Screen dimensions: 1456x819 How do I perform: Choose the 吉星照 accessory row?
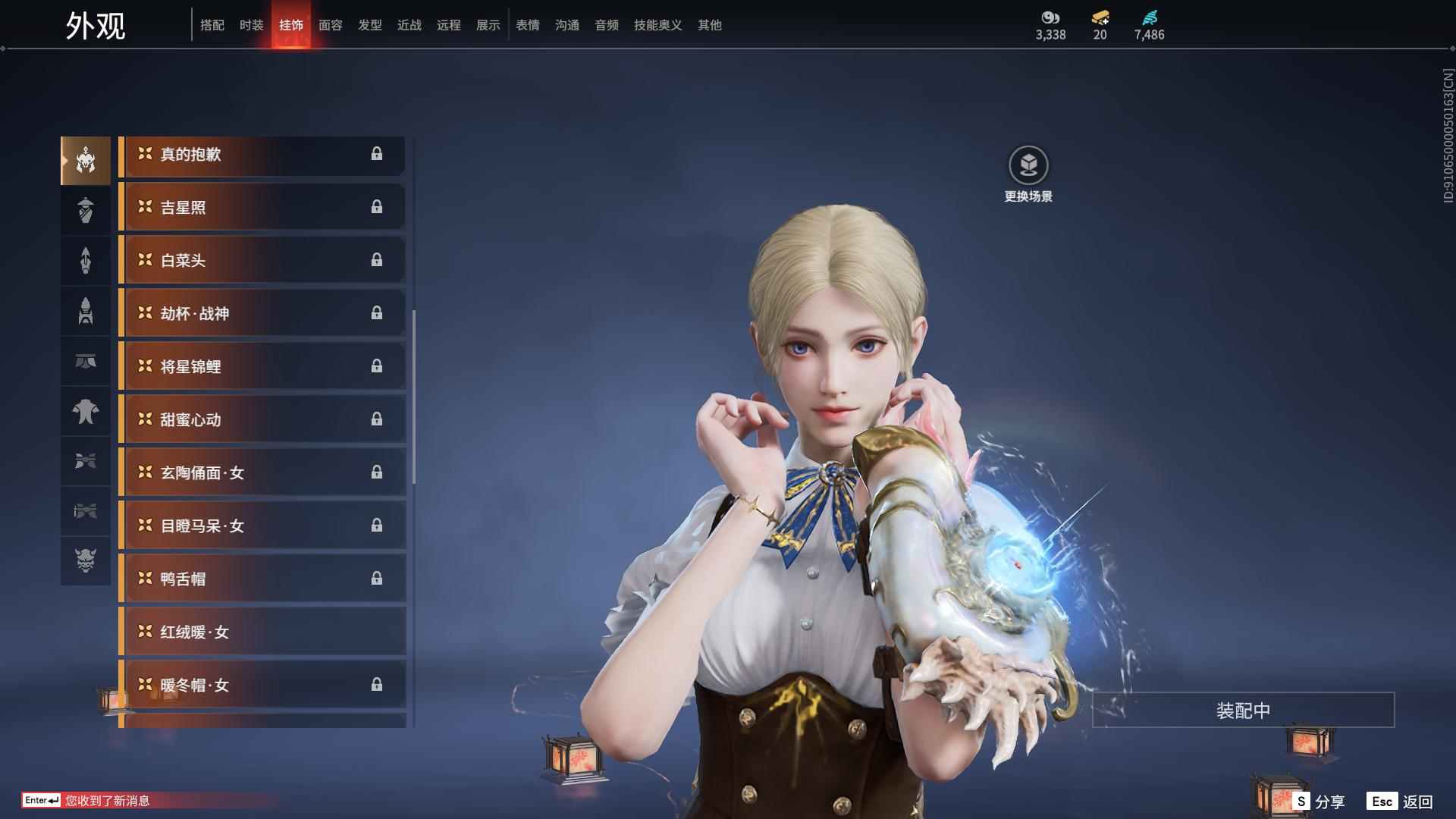pos(262,208)
